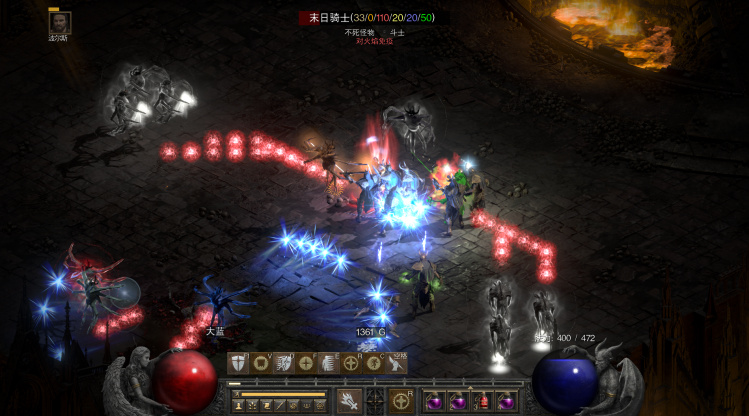Select the wing skill bound to D
Viewport: 749px width, 416px height.
283,363
